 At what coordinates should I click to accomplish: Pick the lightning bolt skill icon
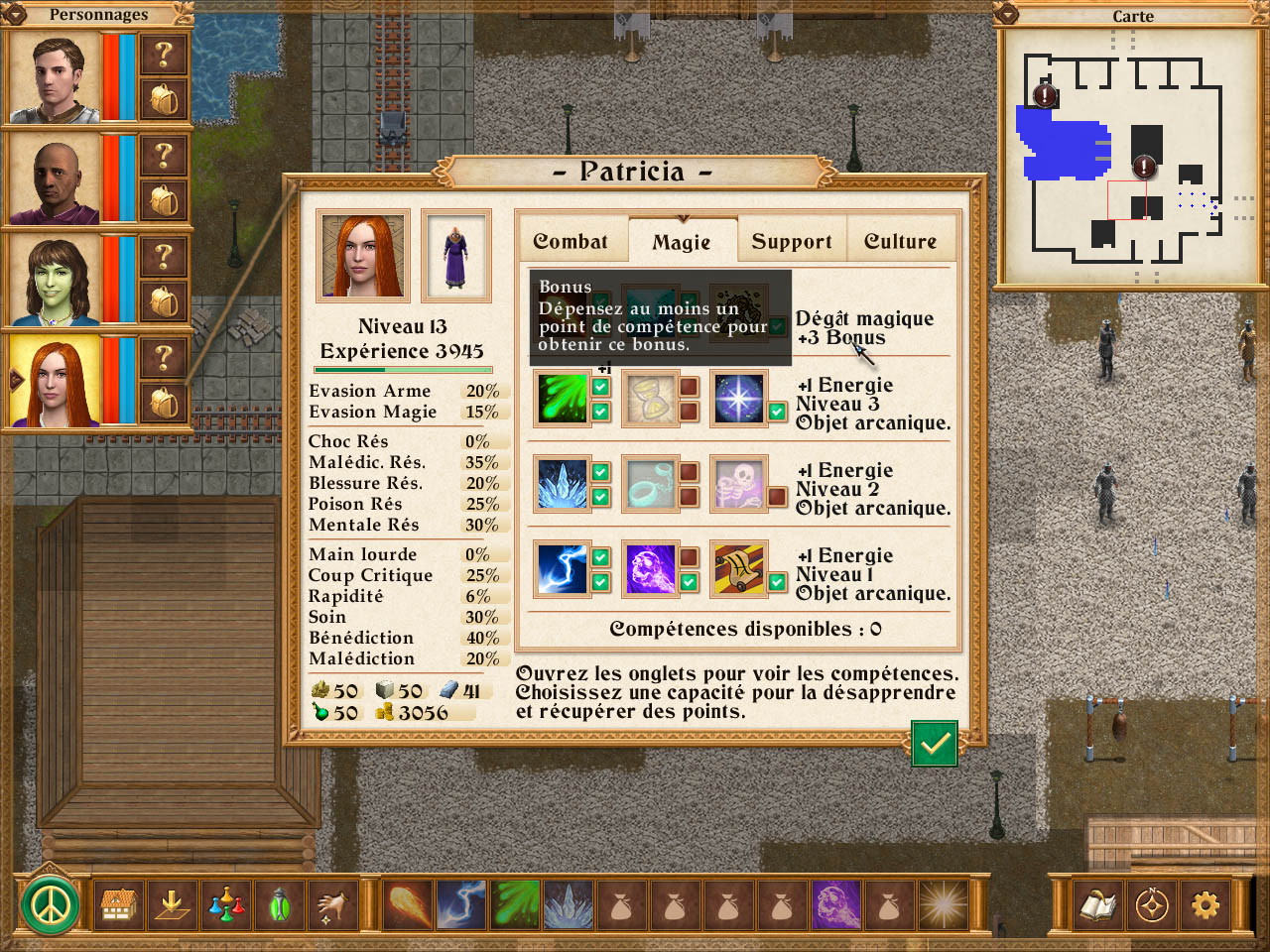pyautogui.click(x=562, y=569)
